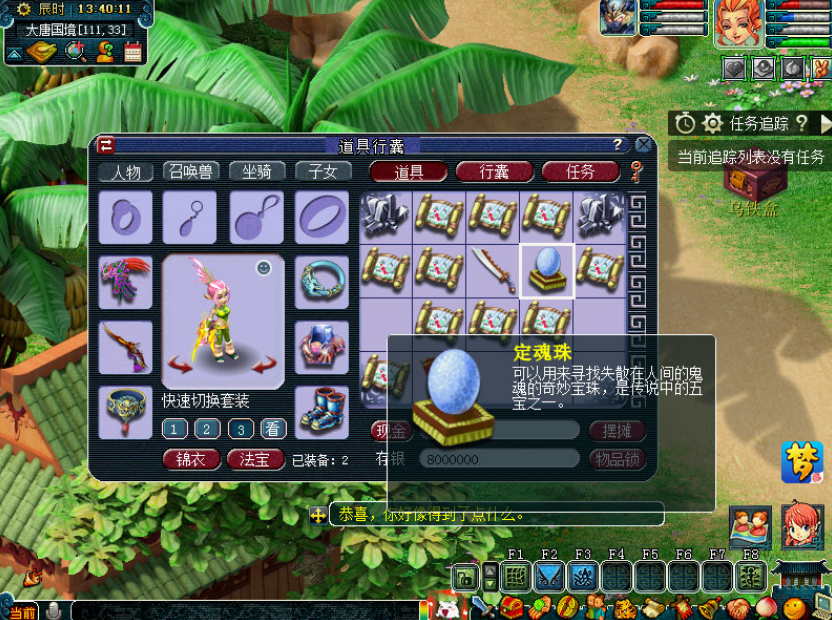Open the 任务追踪 quest tracker settings gear
The width and height of the screenshot is (832, 620).
tap(712, 123)
